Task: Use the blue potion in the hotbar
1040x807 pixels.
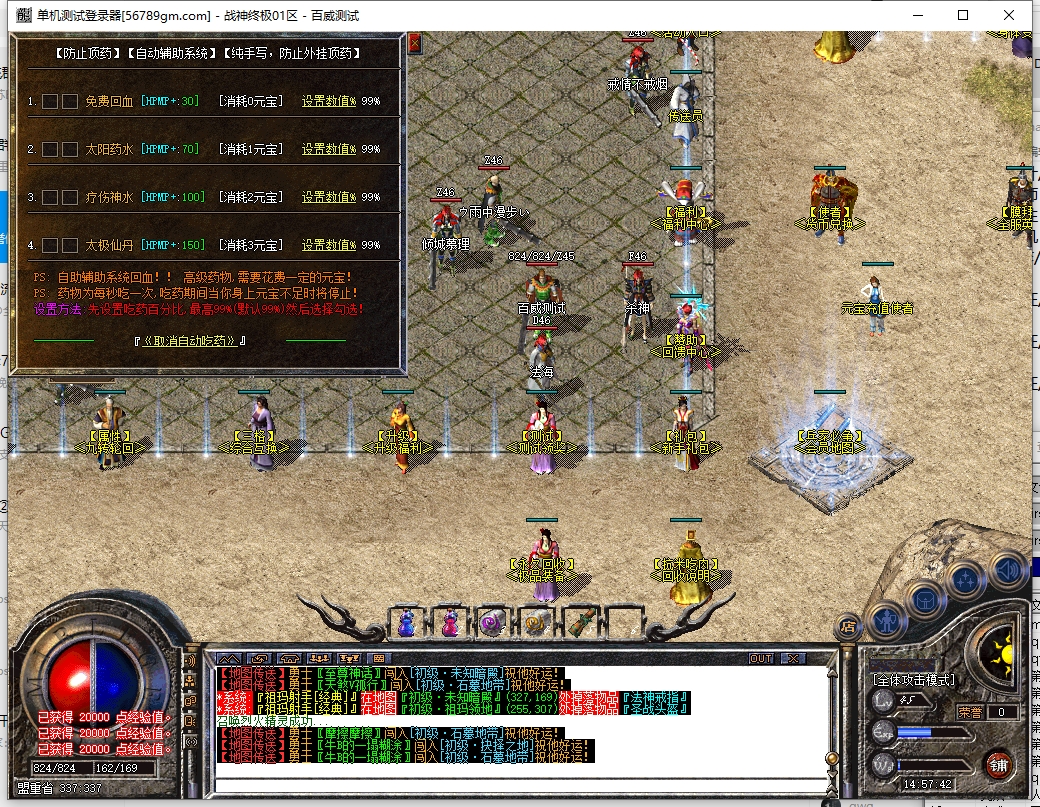Action: (407, 623)
